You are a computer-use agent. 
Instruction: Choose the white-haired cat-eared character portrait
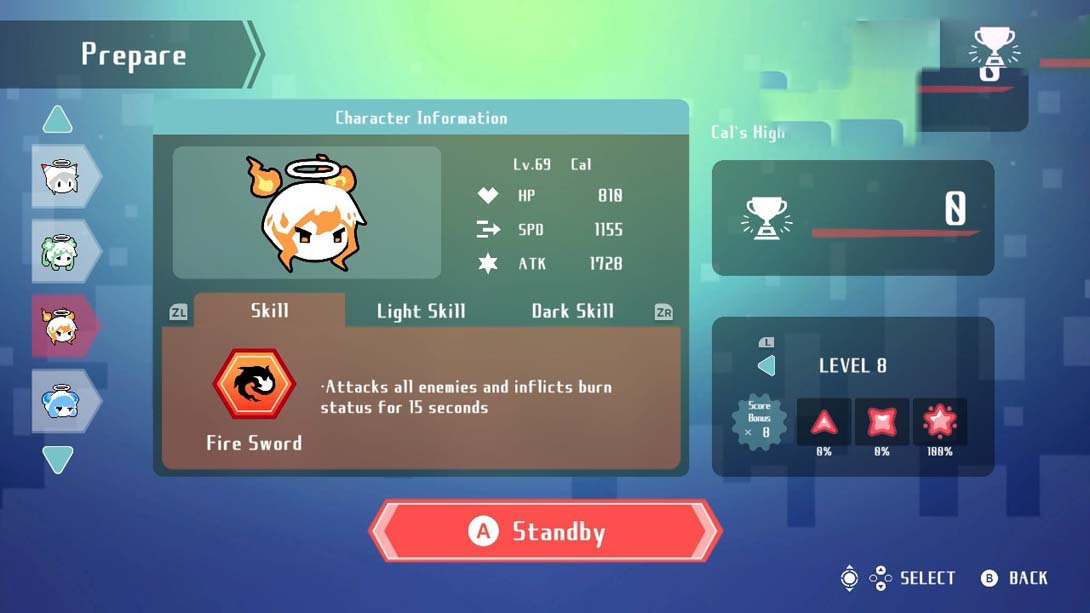(x=62, y=177)
